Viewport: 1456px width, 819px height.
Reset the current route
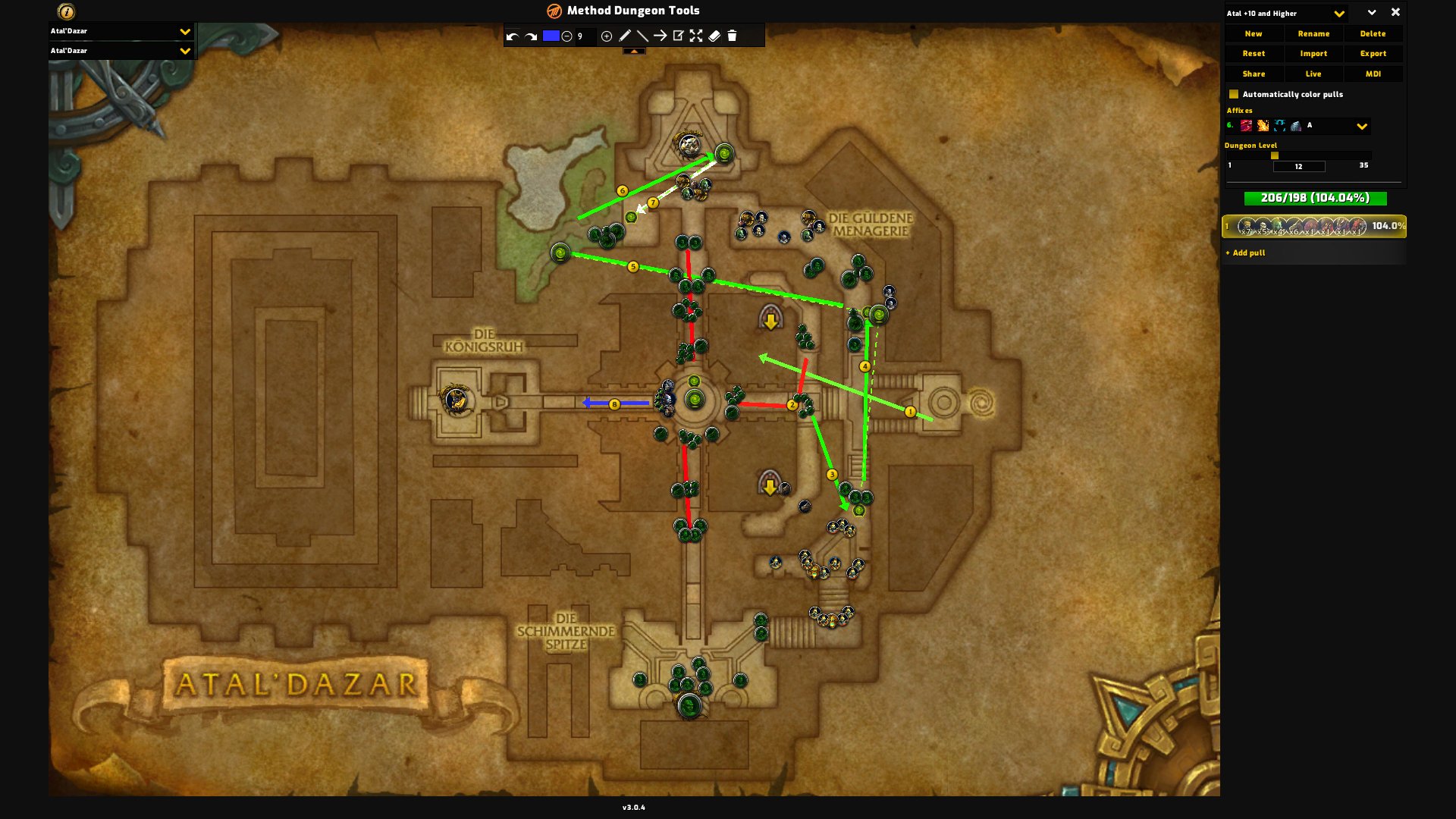pyautogui.click(x=1254, y=54)
